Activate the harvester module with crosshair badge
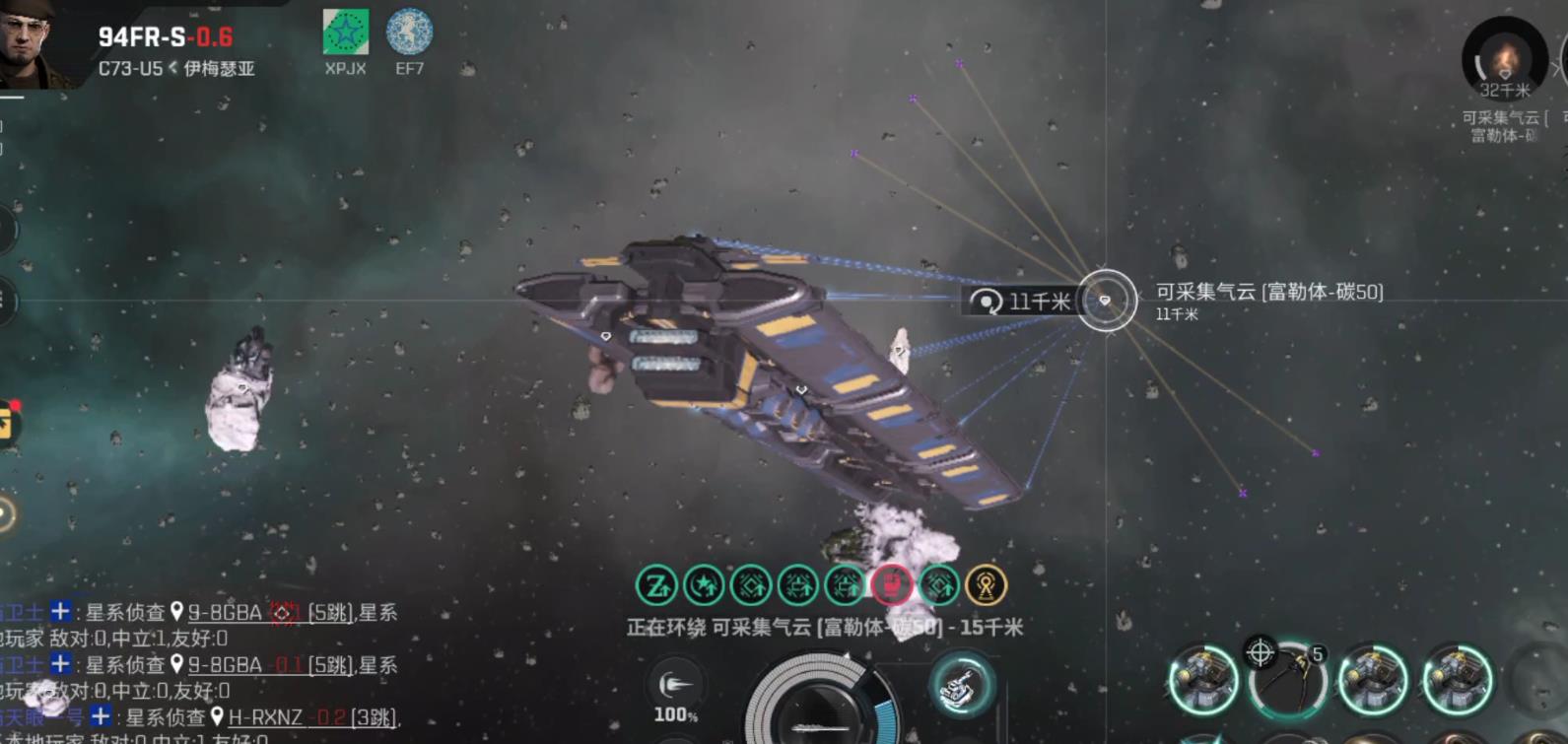The image size is (1568, 744). click(1287, 678)
